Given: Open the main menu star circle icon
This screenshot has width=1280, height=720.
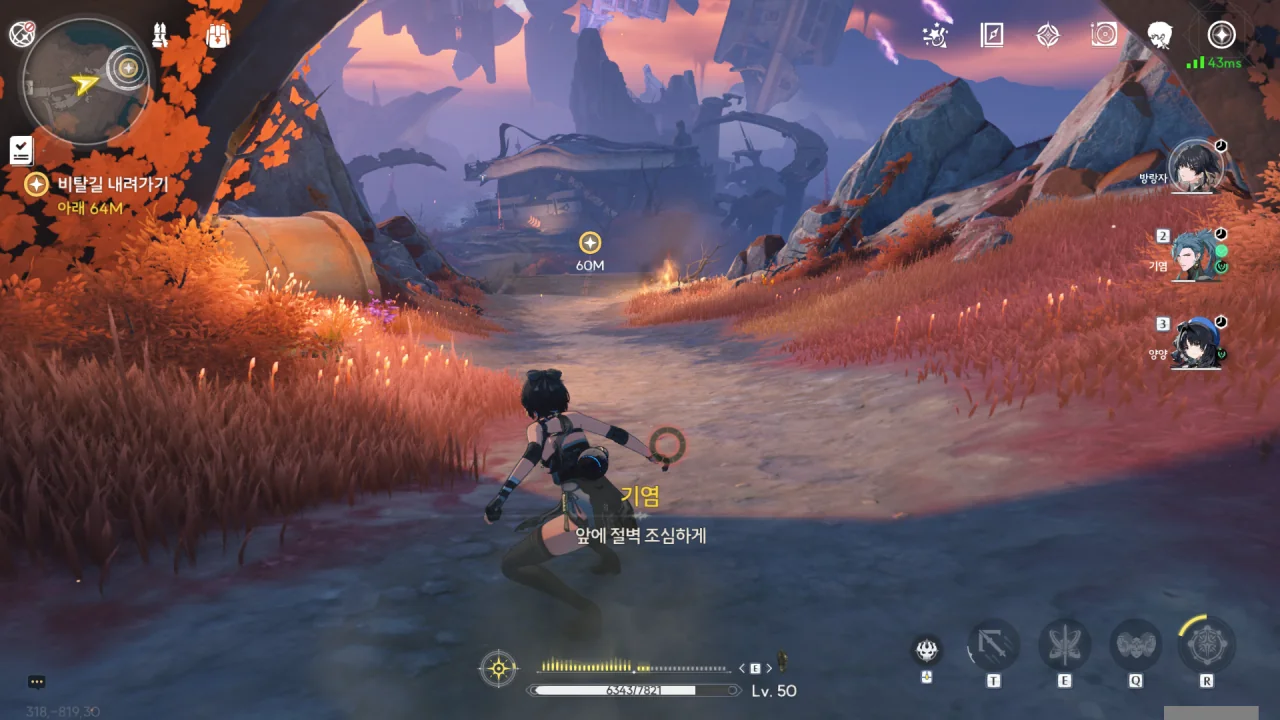Looking at the screenshot, I should coord(1221,35).
